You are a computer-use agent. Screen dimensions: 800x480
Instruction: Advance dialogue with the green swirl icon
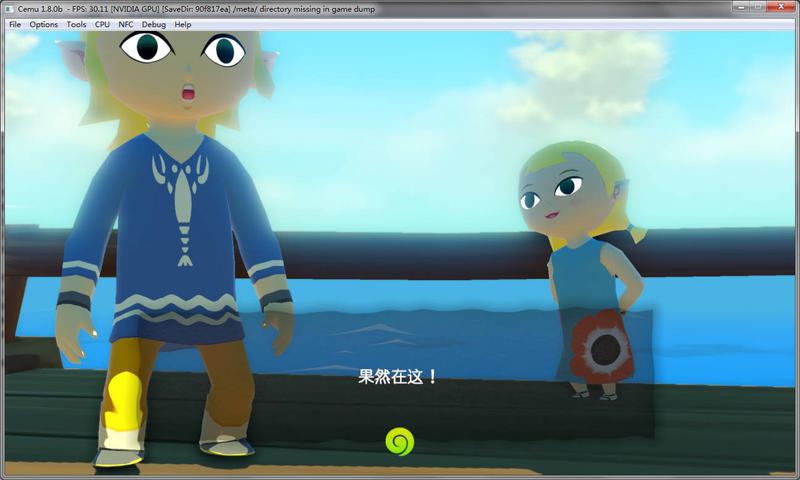(x=399, y=441)
